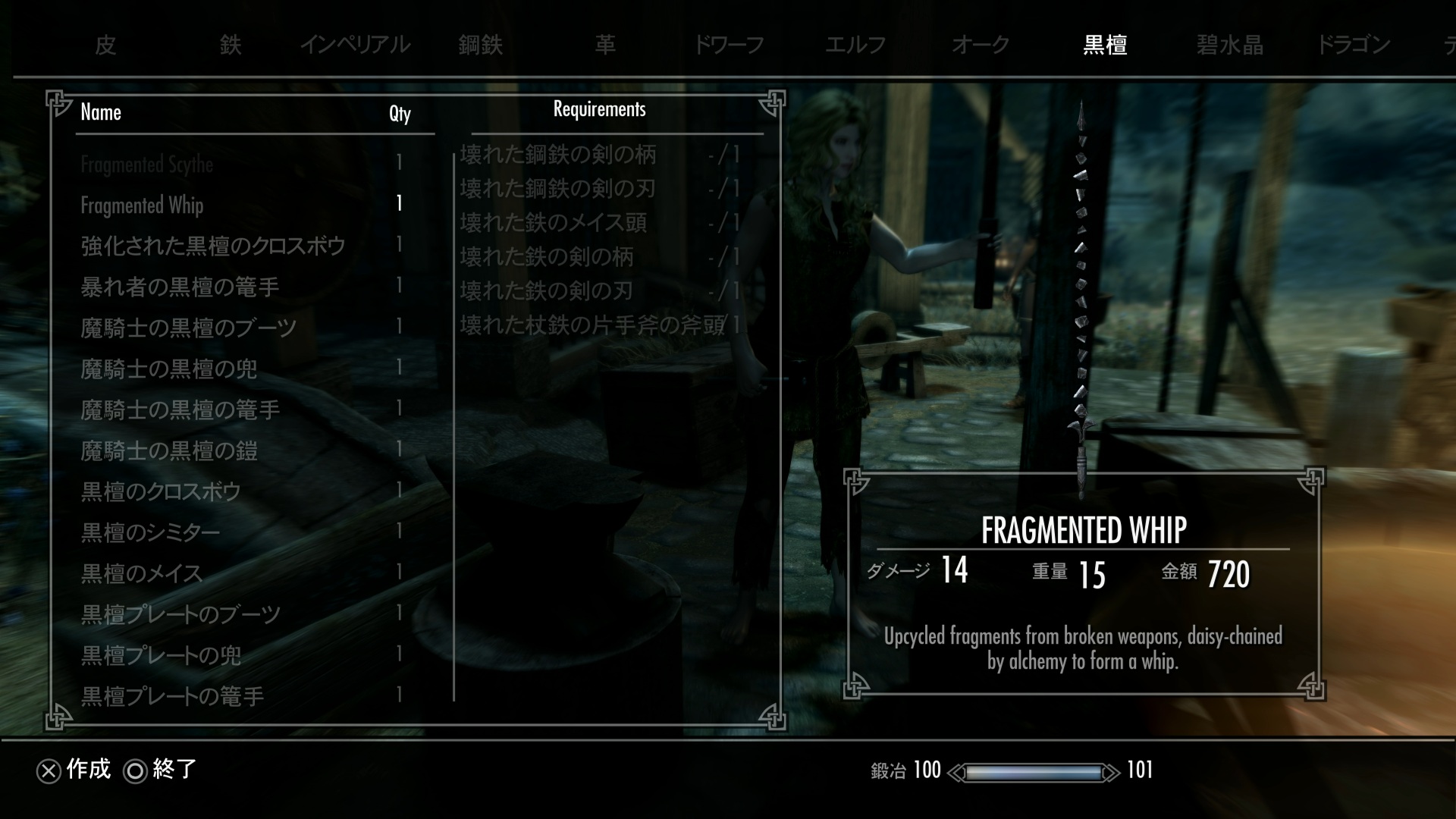Screen dimensions: 1456x819
Task: Choose 黒檀プレートの兜 entry
Action: point(162,656)
